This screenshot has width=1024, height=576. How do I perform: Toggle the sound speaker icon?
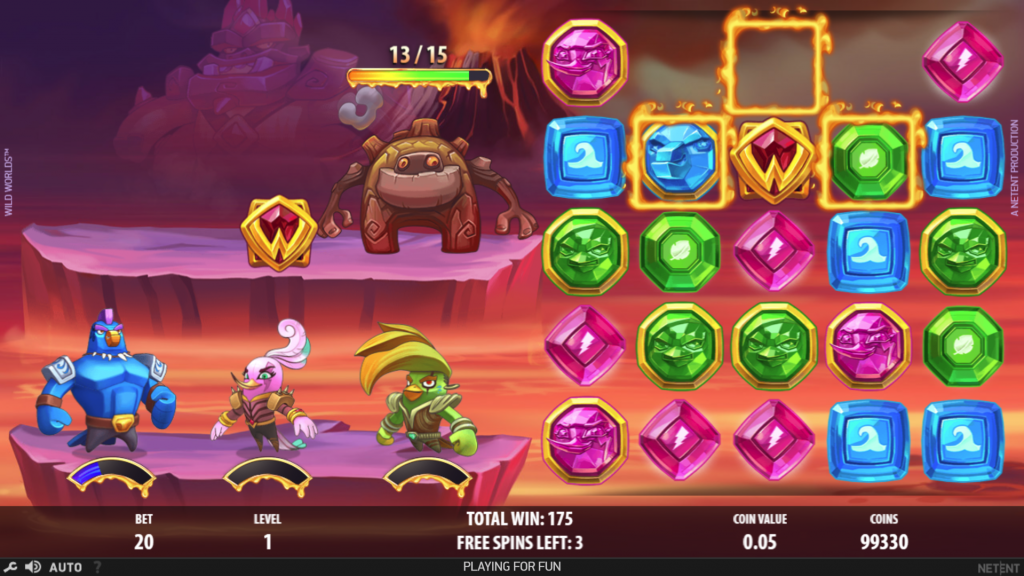pos(31,567)
